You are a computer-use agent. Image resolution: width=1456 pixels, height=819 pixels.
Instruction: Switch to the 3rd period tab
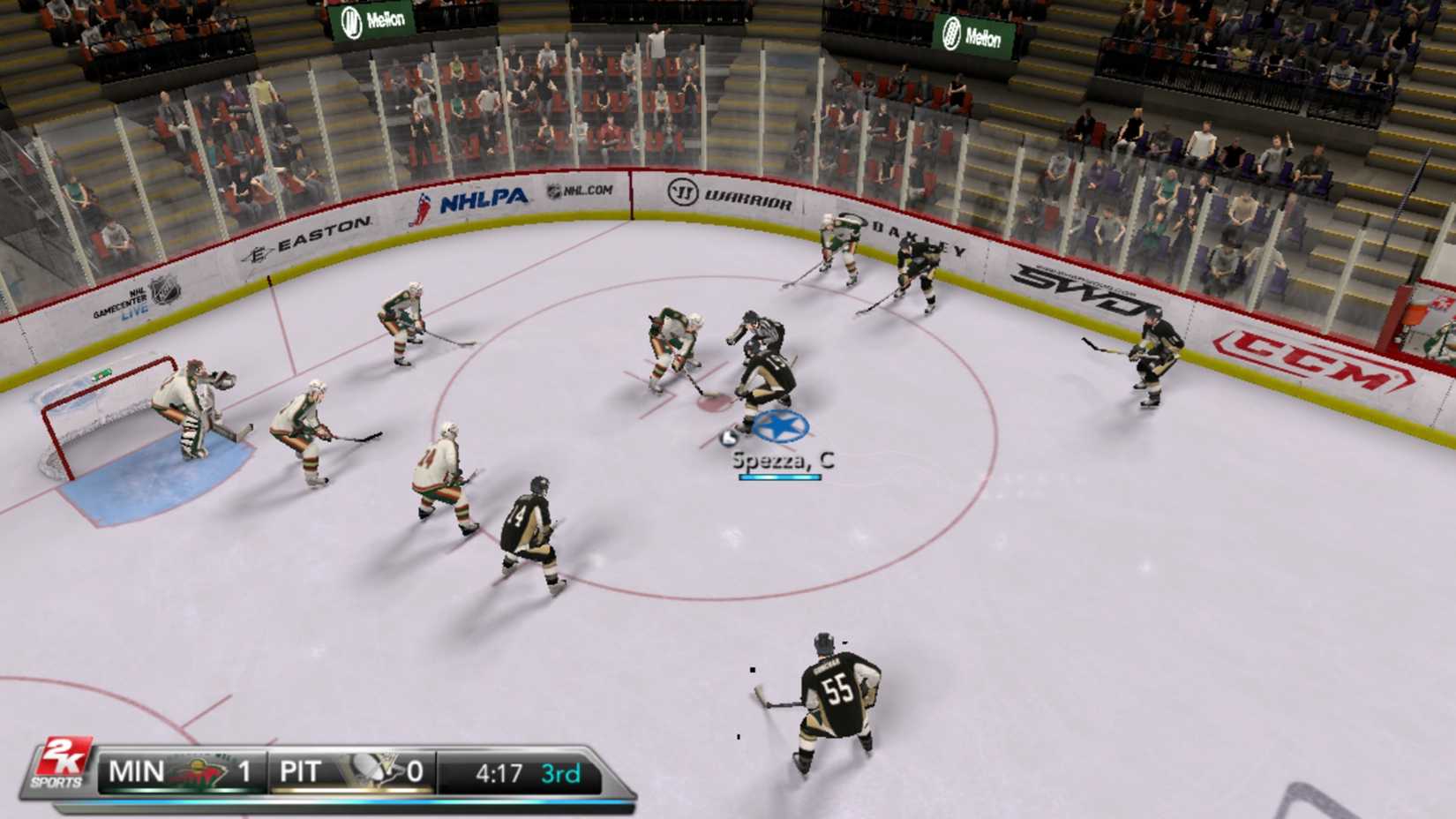point(562,771)
